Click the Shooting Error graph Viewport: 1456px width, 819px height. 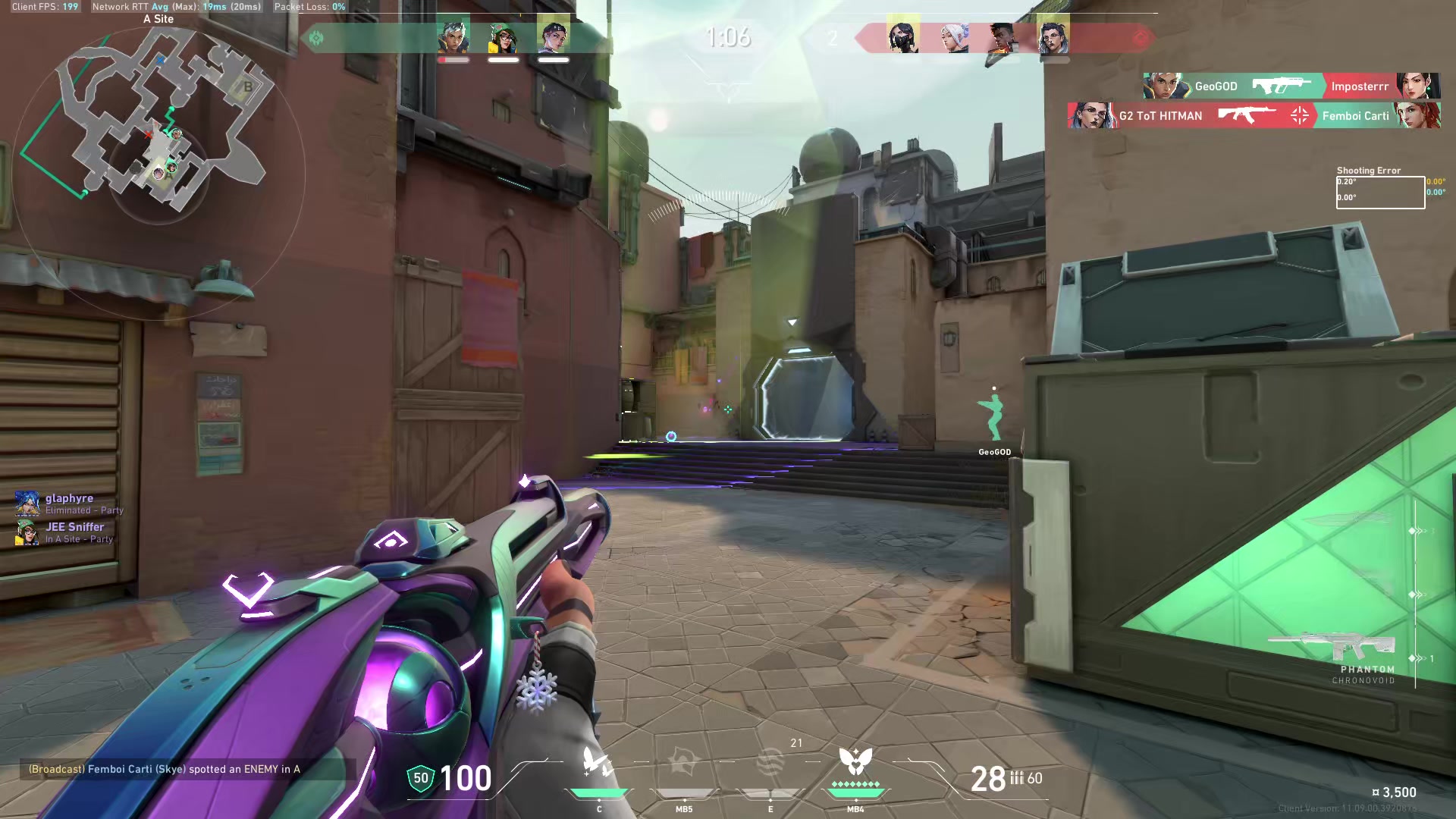tap(1379, 192)
